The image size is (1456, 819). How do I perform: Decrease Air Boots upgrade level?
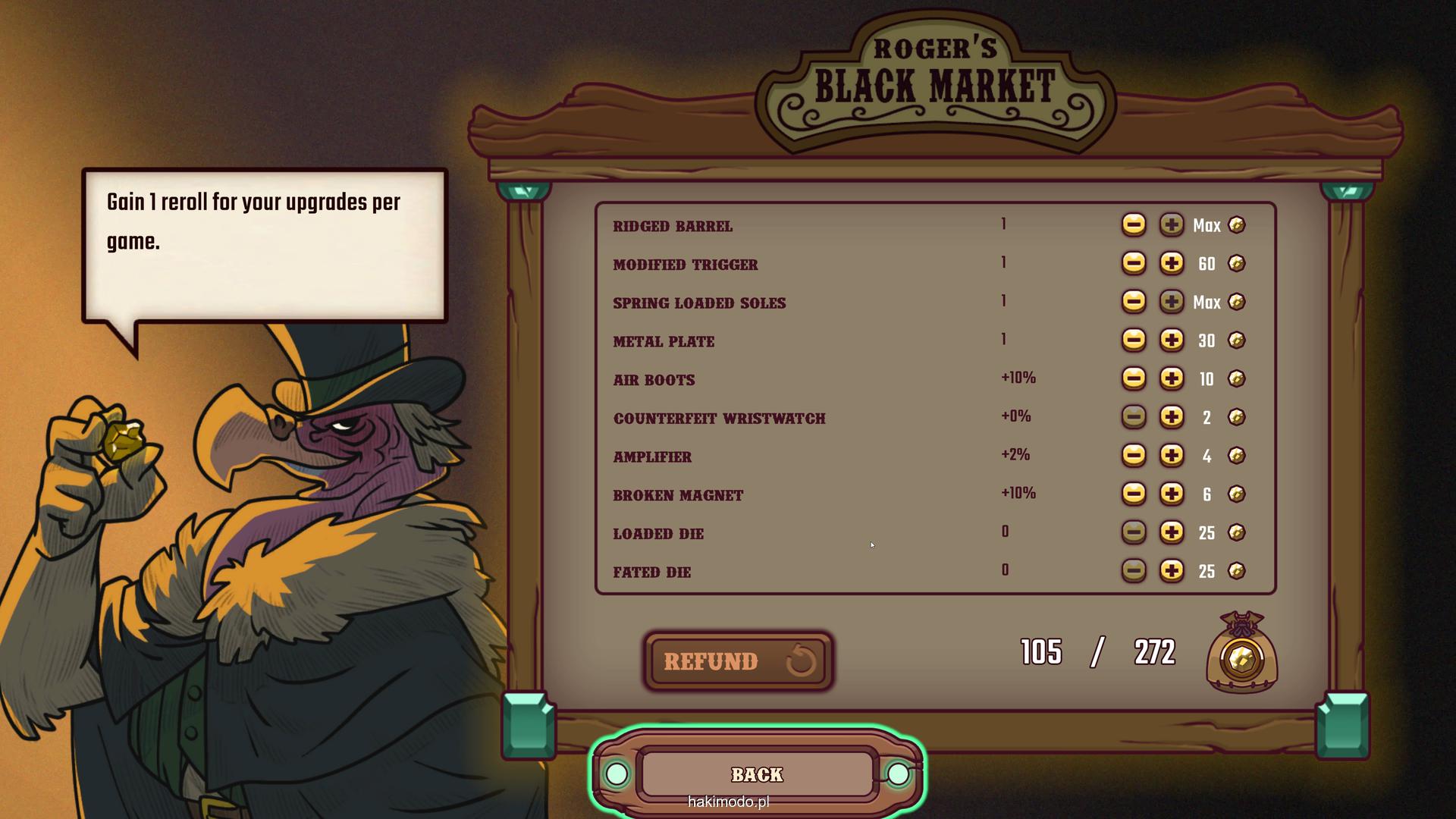(x=1134, y=378)
